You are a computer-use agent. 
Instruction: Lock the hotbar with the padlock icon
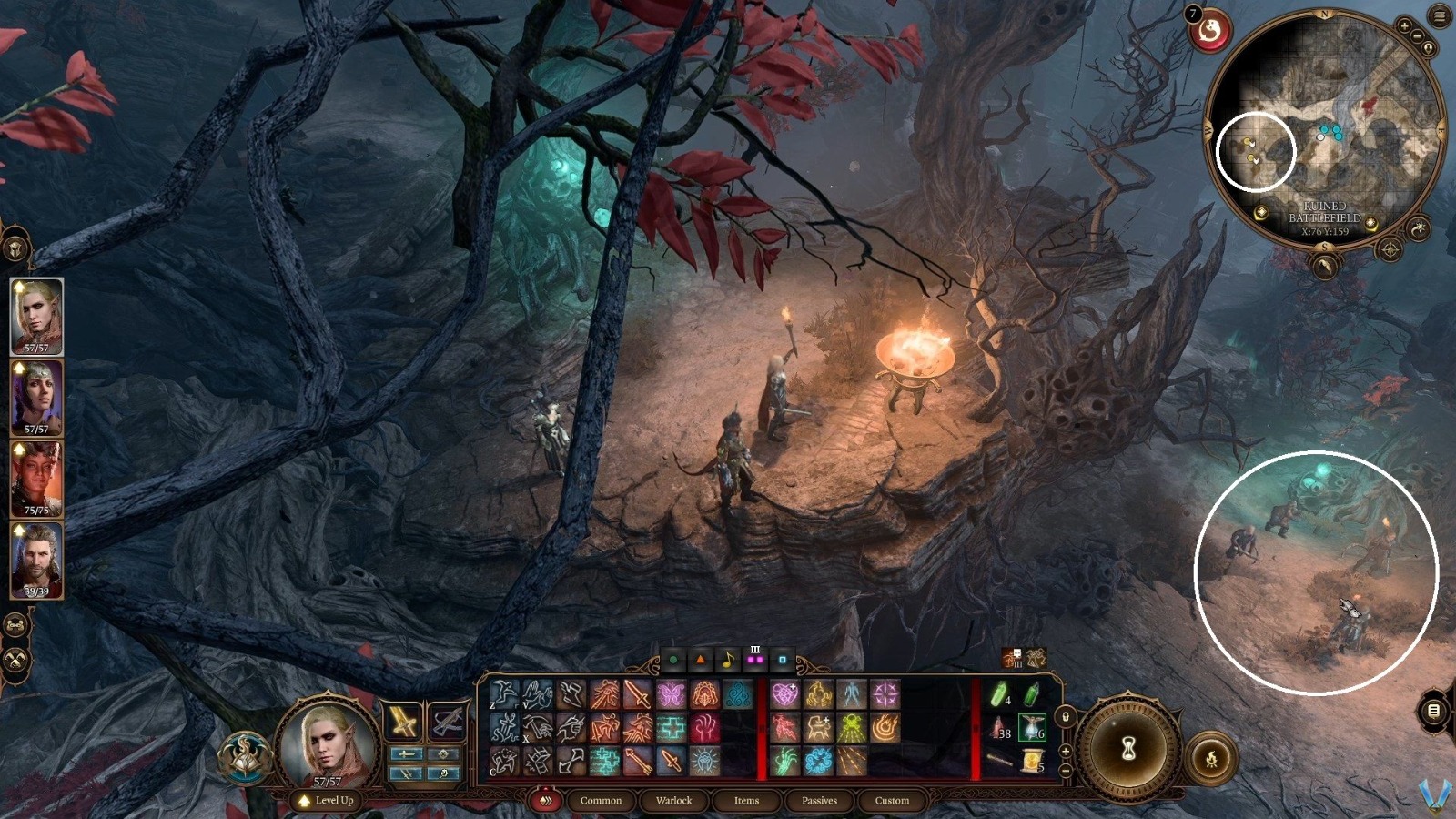1066,716
